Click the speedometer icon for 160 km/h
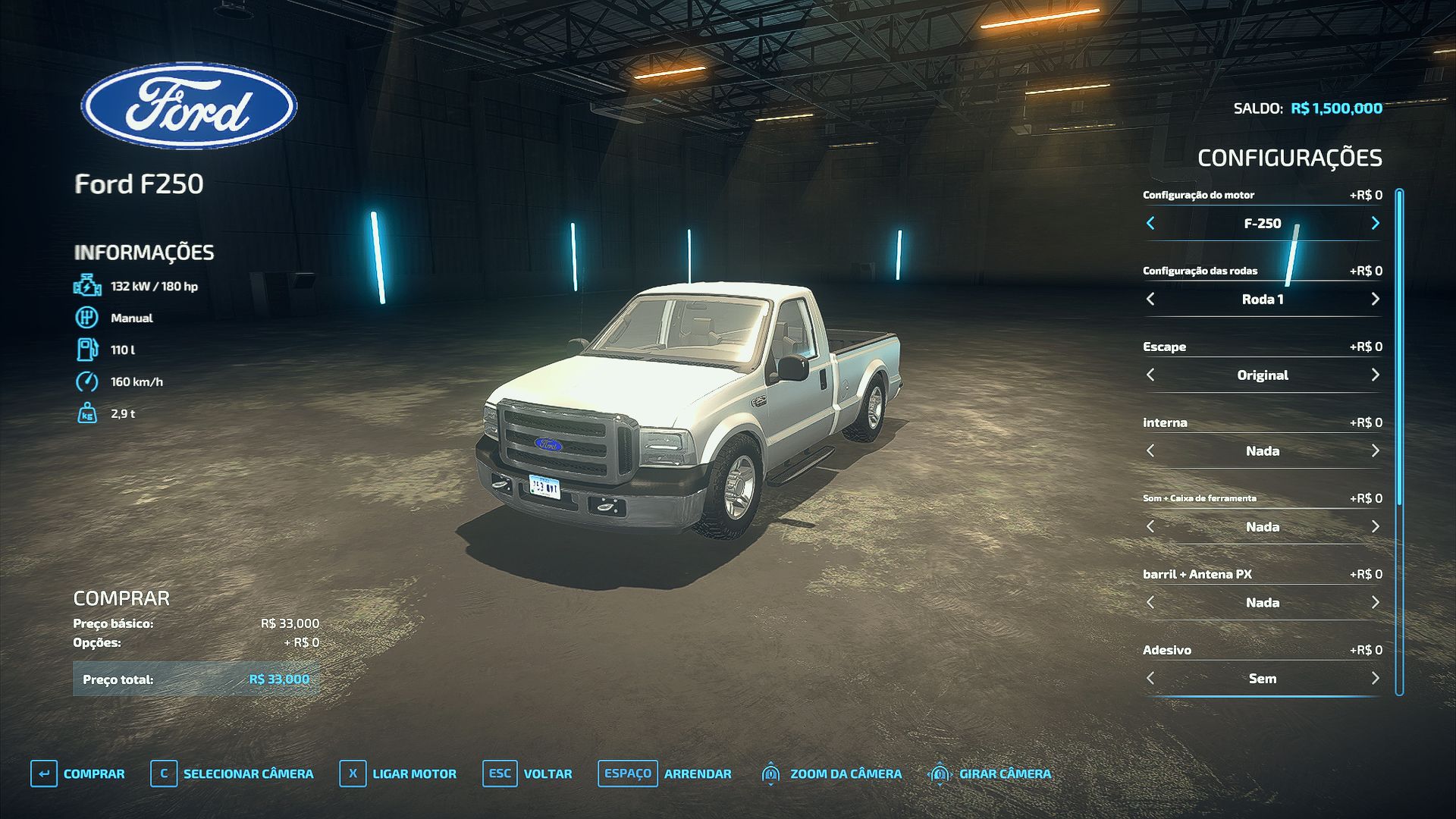 pyautogui.click(x=87, y=381)
